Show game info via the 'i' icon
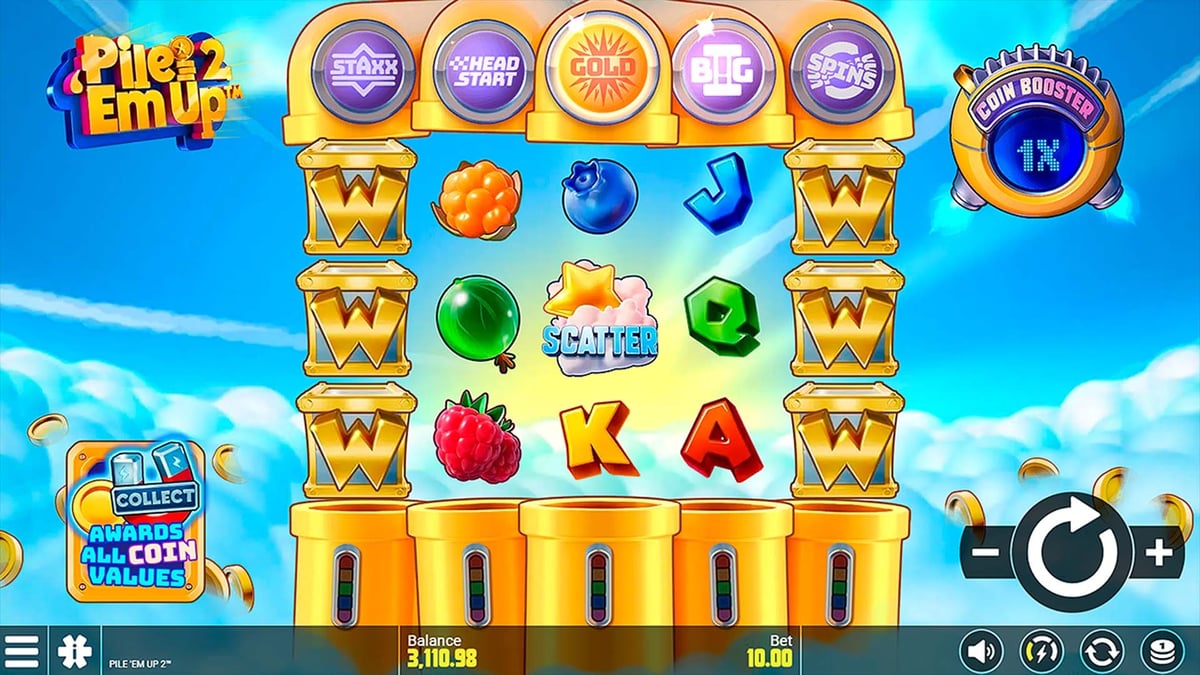Viewport: 1200px width, 675px height. 74,652
